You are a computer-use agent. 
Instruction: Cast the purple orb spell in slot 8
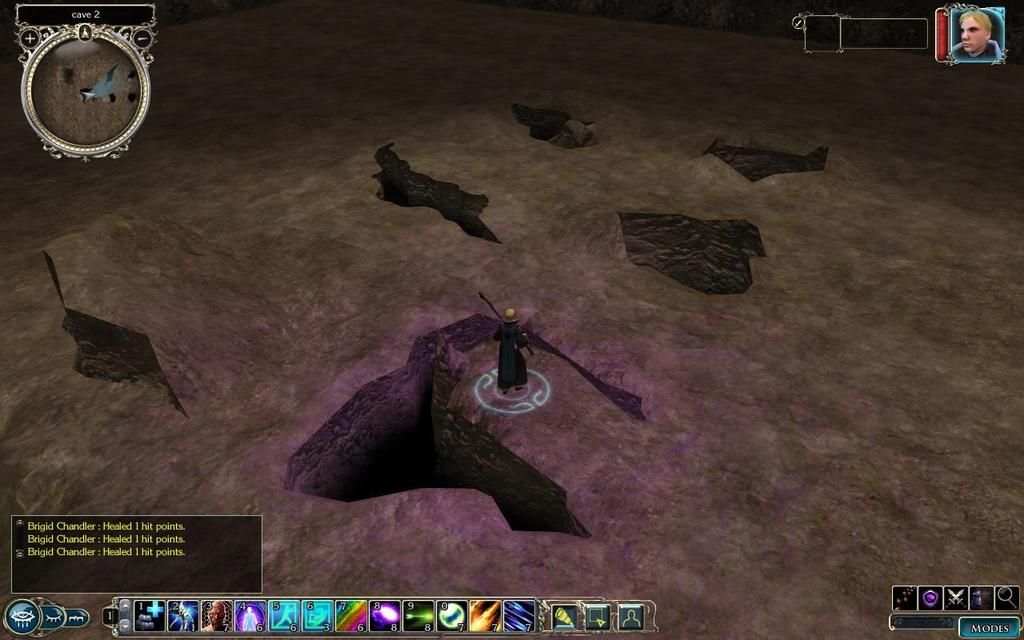point(385,615)
